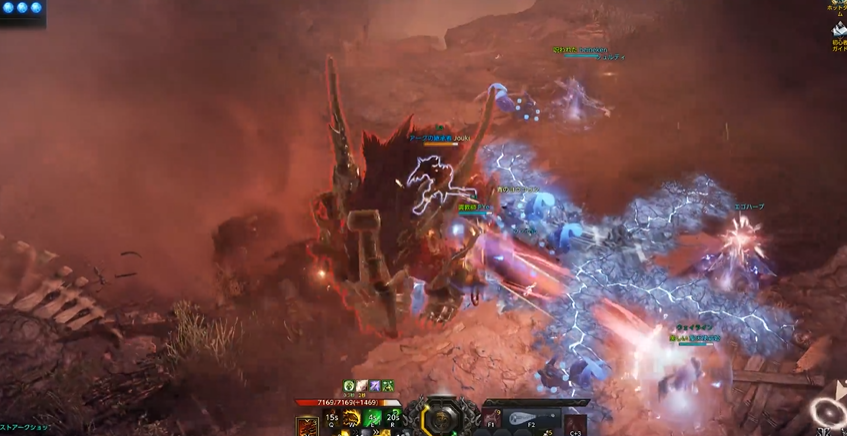
Task: Open the Lost Ark shop link (ストアークショップ)
Action: (24, 428)
